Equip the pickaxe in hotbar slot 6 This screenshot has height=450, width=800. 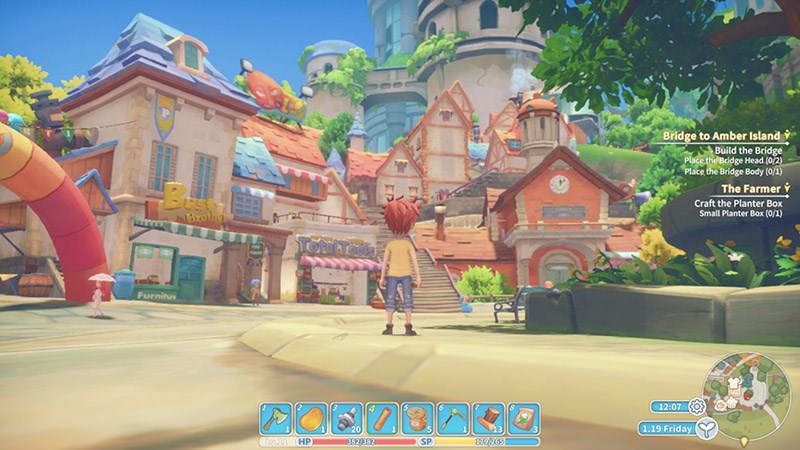click(x=452, y=418)
